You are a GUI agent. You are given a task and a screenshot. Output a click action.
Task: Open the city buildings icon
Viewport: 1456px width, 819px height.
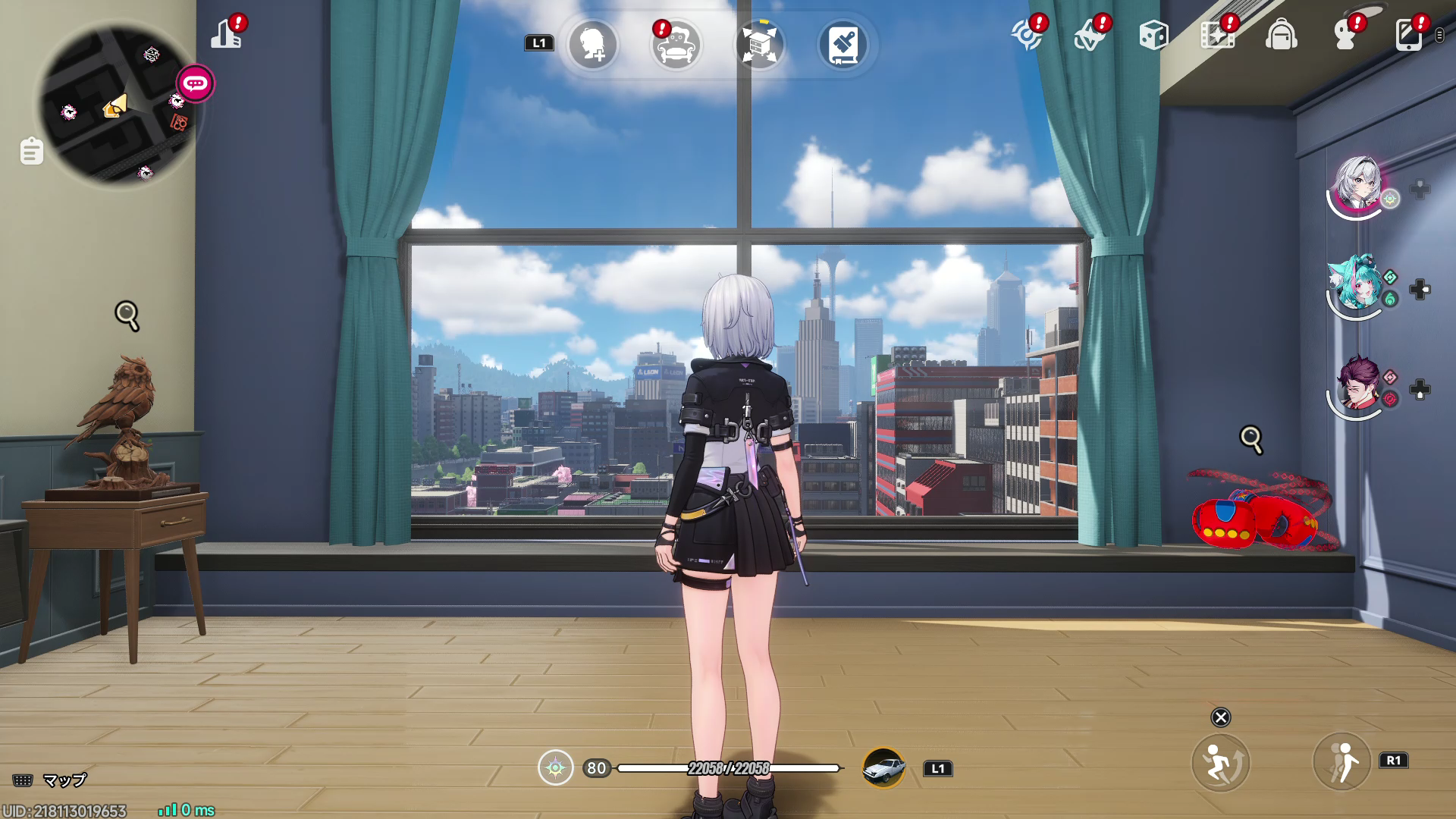[226, 34]
